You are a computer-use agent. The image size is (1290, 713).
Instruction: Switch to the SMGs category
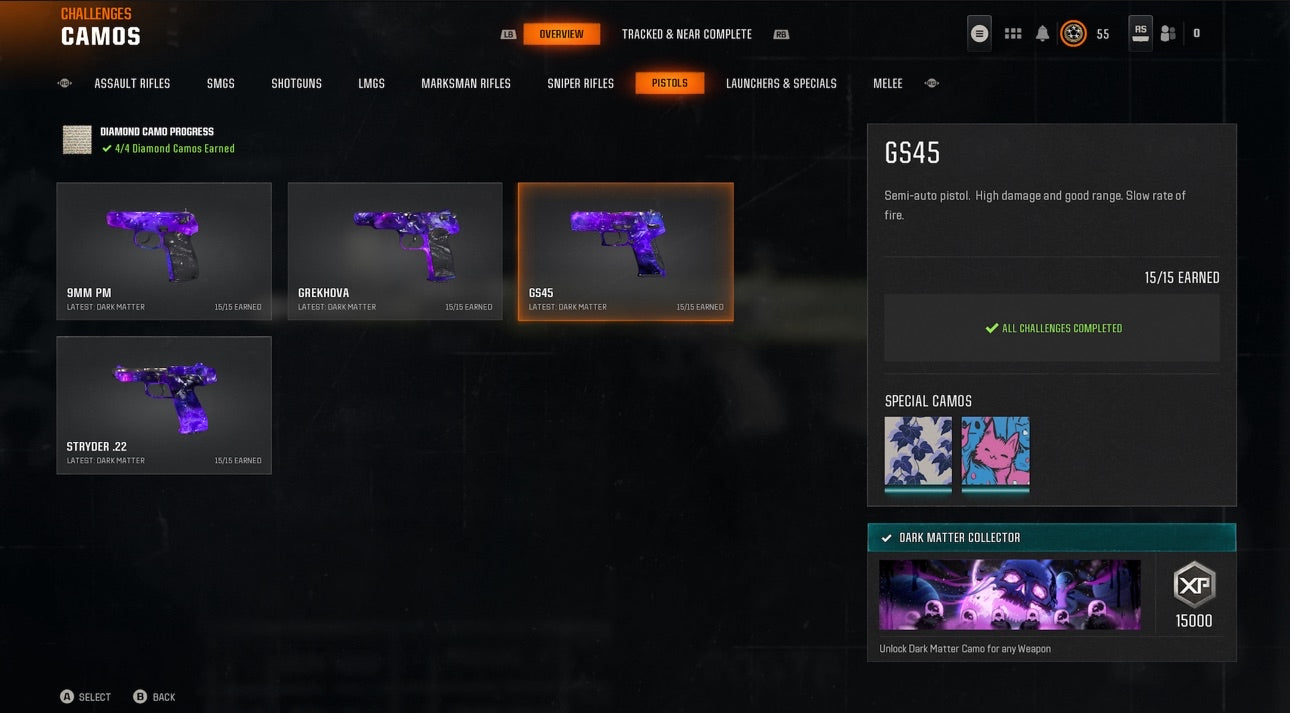point(220,83)
